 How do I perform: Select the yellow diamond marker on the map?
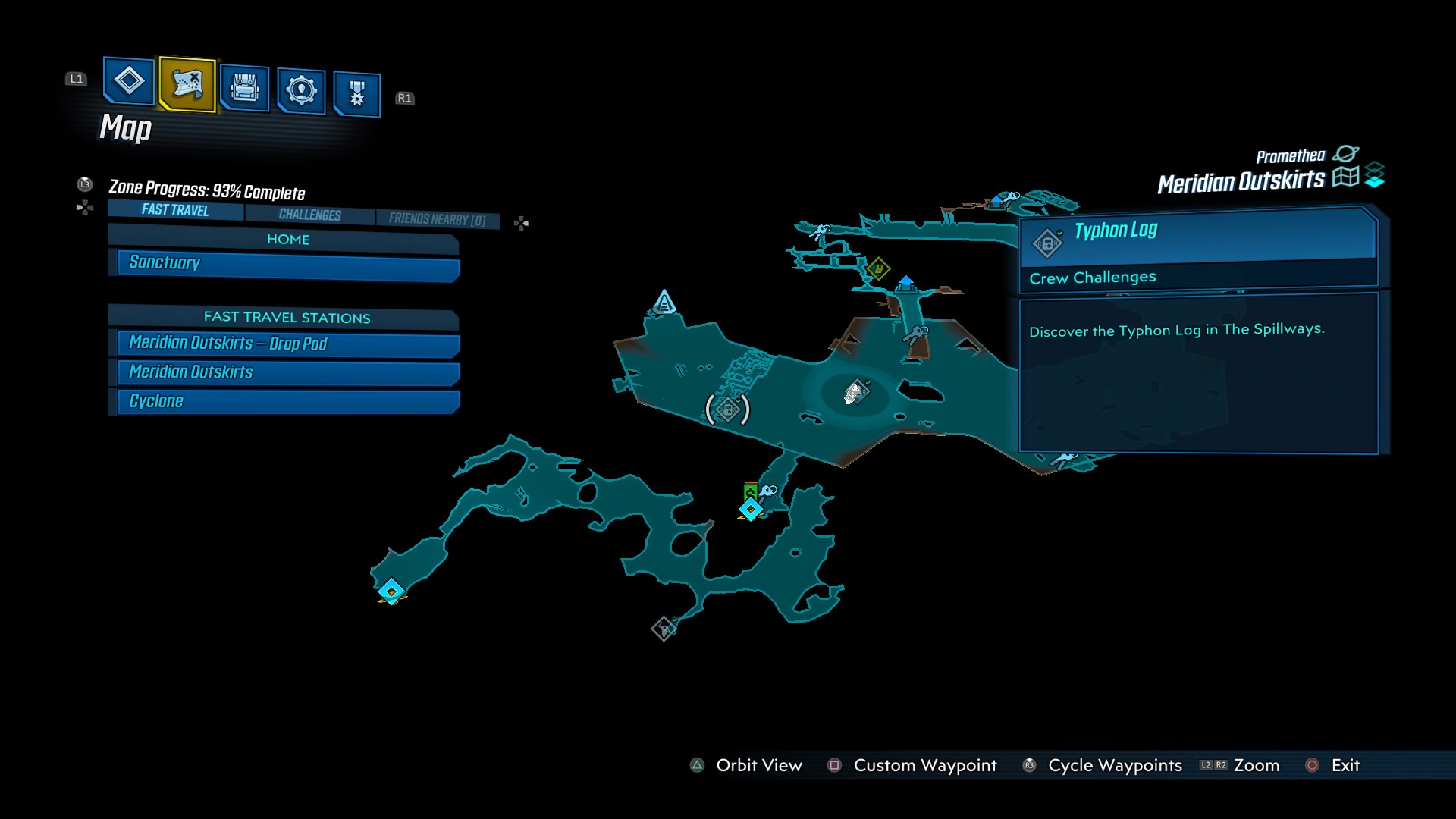tap(878, 268)
